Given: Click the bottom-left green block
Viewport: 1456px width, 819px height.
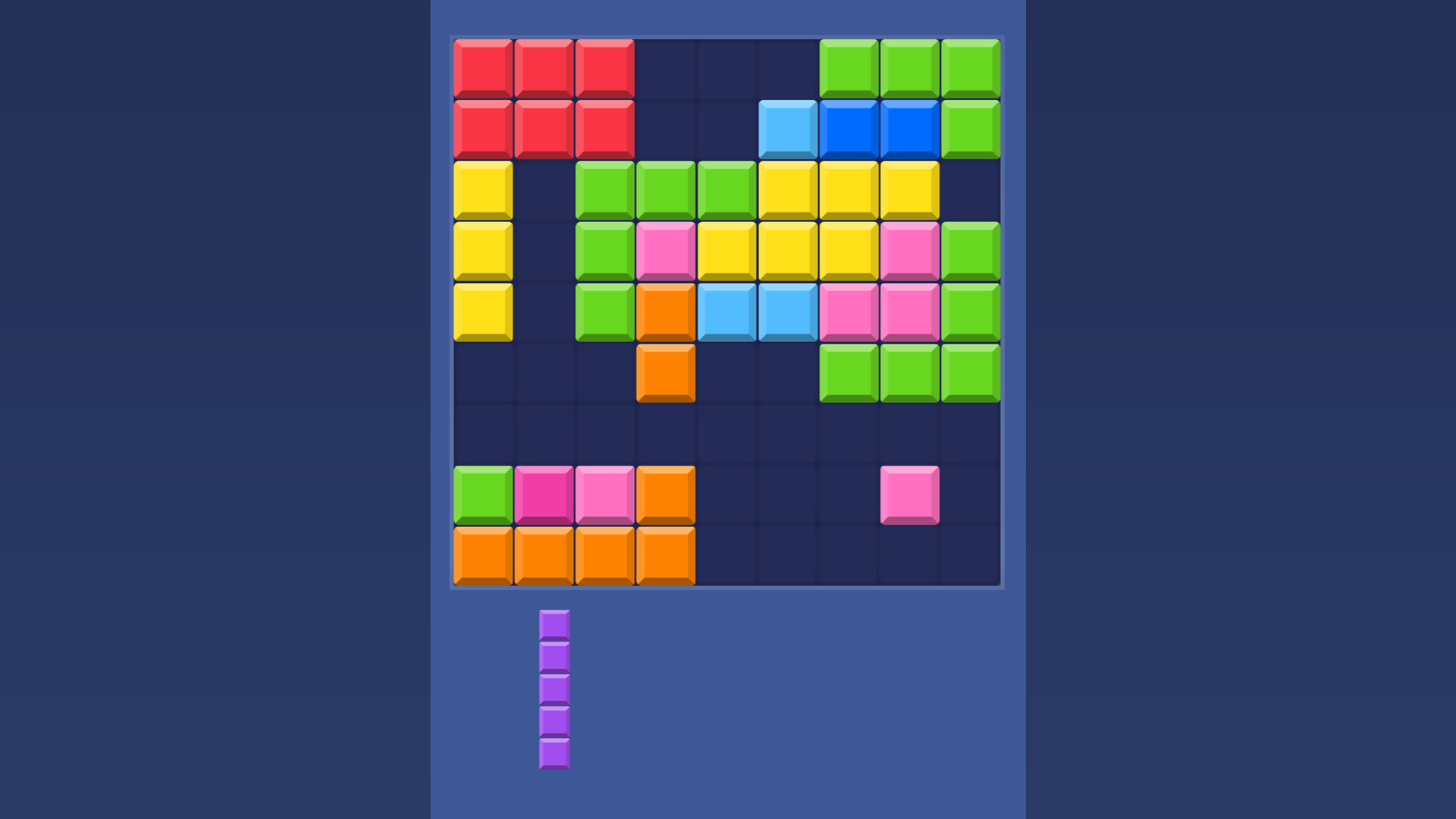Looking at the screenshot, I should click(x=482, y=494).
